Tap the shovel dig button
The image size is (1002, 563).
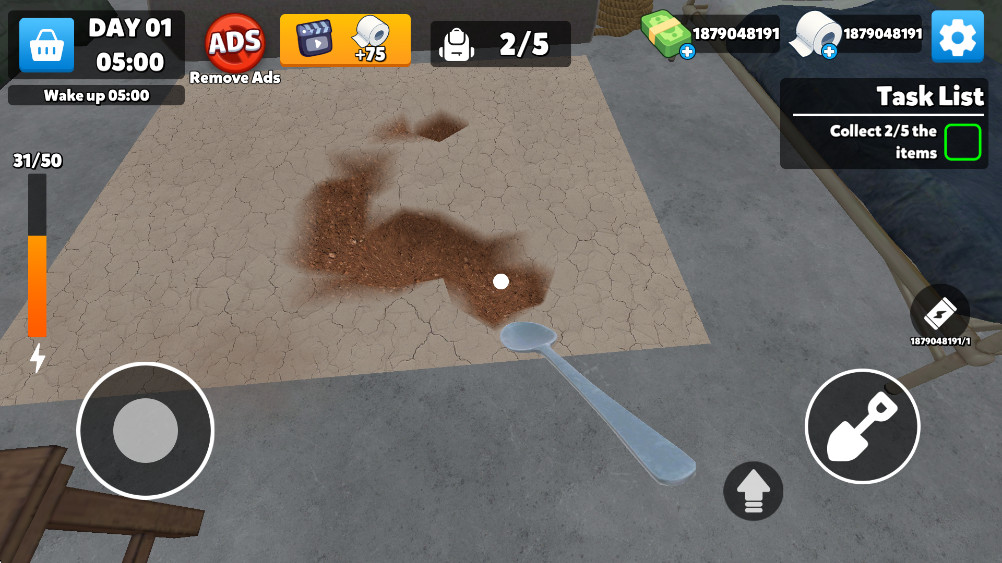pyautogui.click(x=862, y=426)
